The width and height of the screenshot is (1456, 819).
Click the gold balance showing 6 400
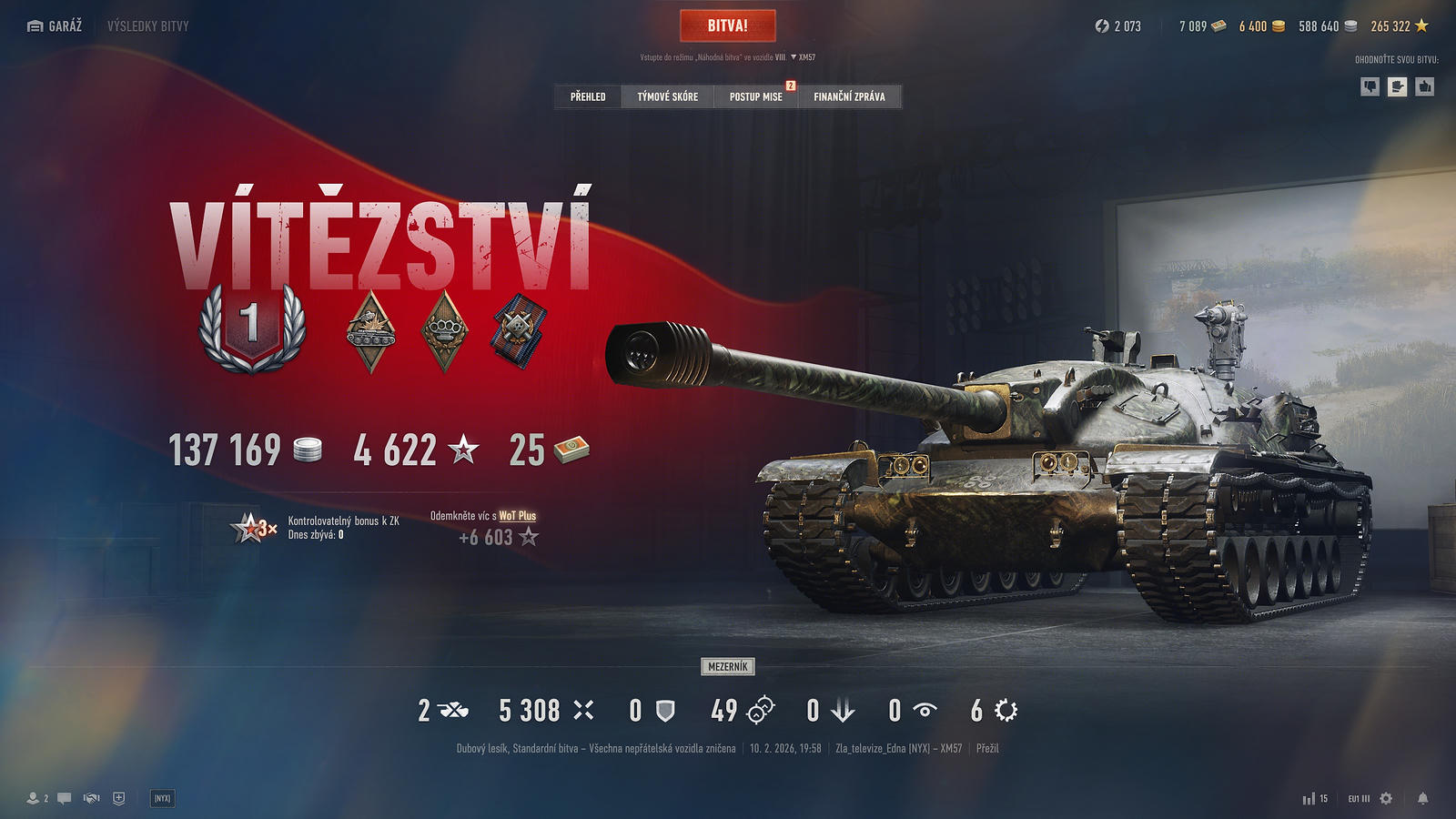click(1261, 26)
